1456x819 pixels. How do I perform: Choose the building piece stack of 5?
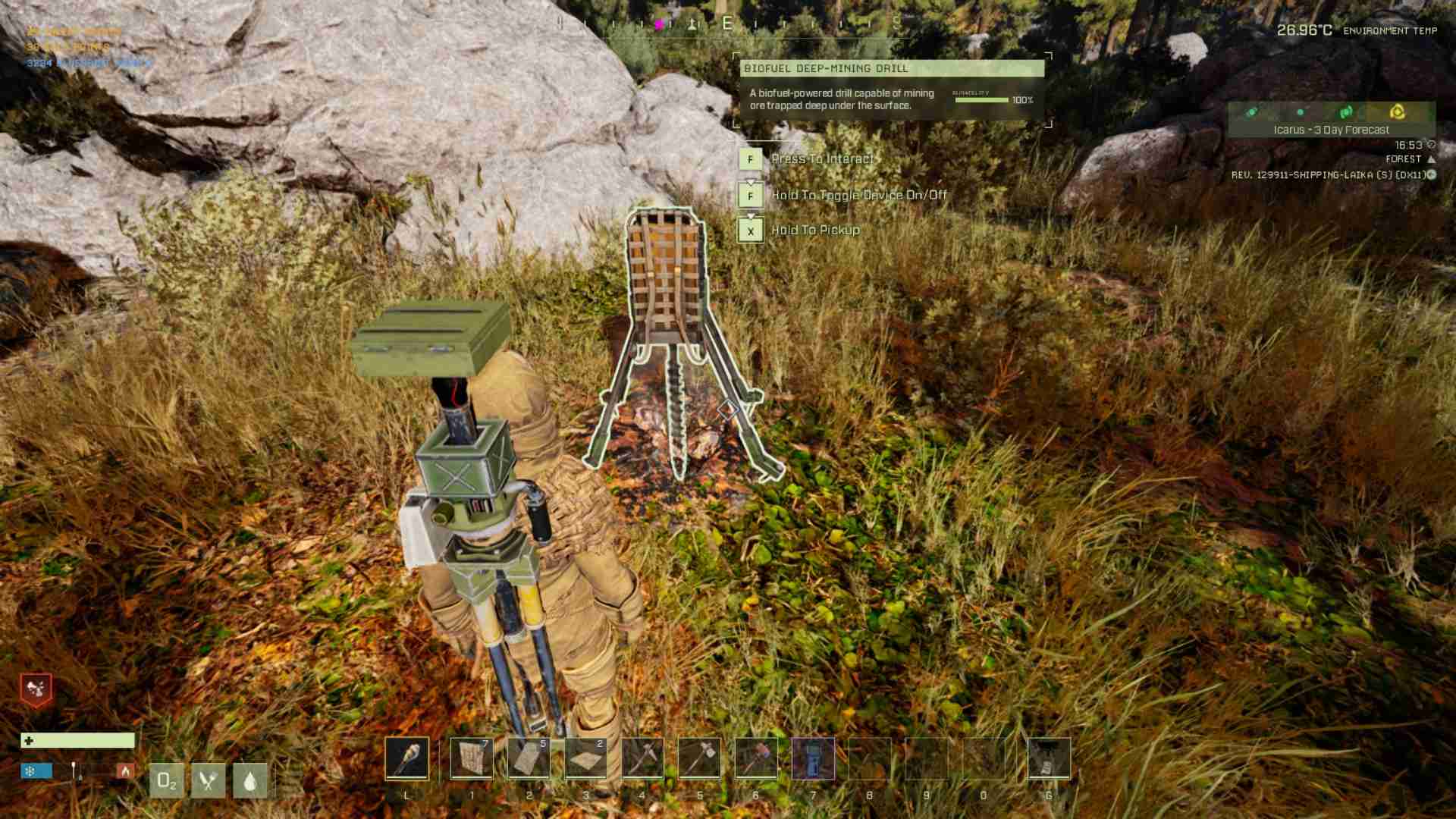(x=528, y=758)
